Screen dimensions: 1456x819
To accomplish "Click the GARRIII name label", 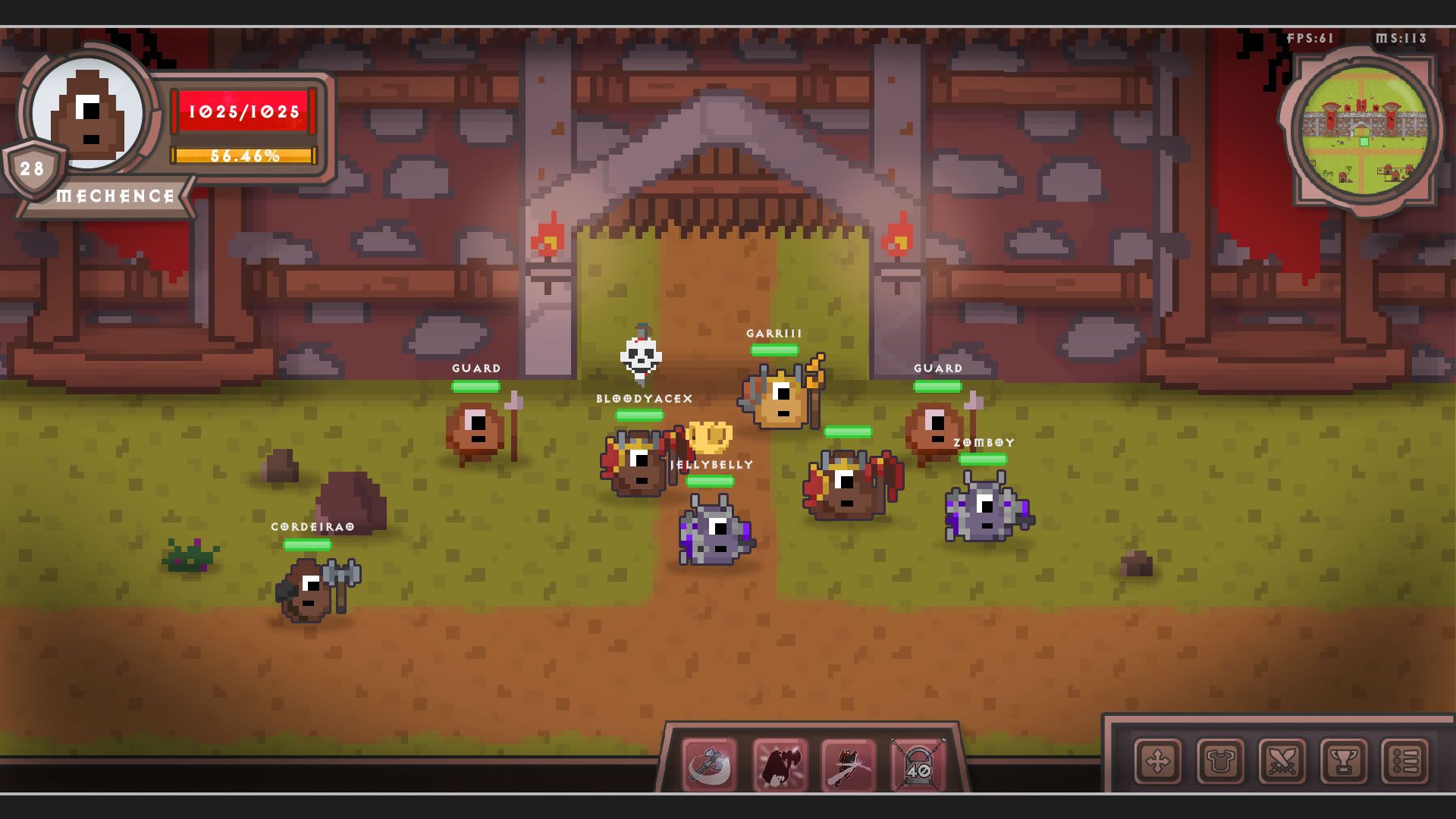I will click(x=774, y=332).
